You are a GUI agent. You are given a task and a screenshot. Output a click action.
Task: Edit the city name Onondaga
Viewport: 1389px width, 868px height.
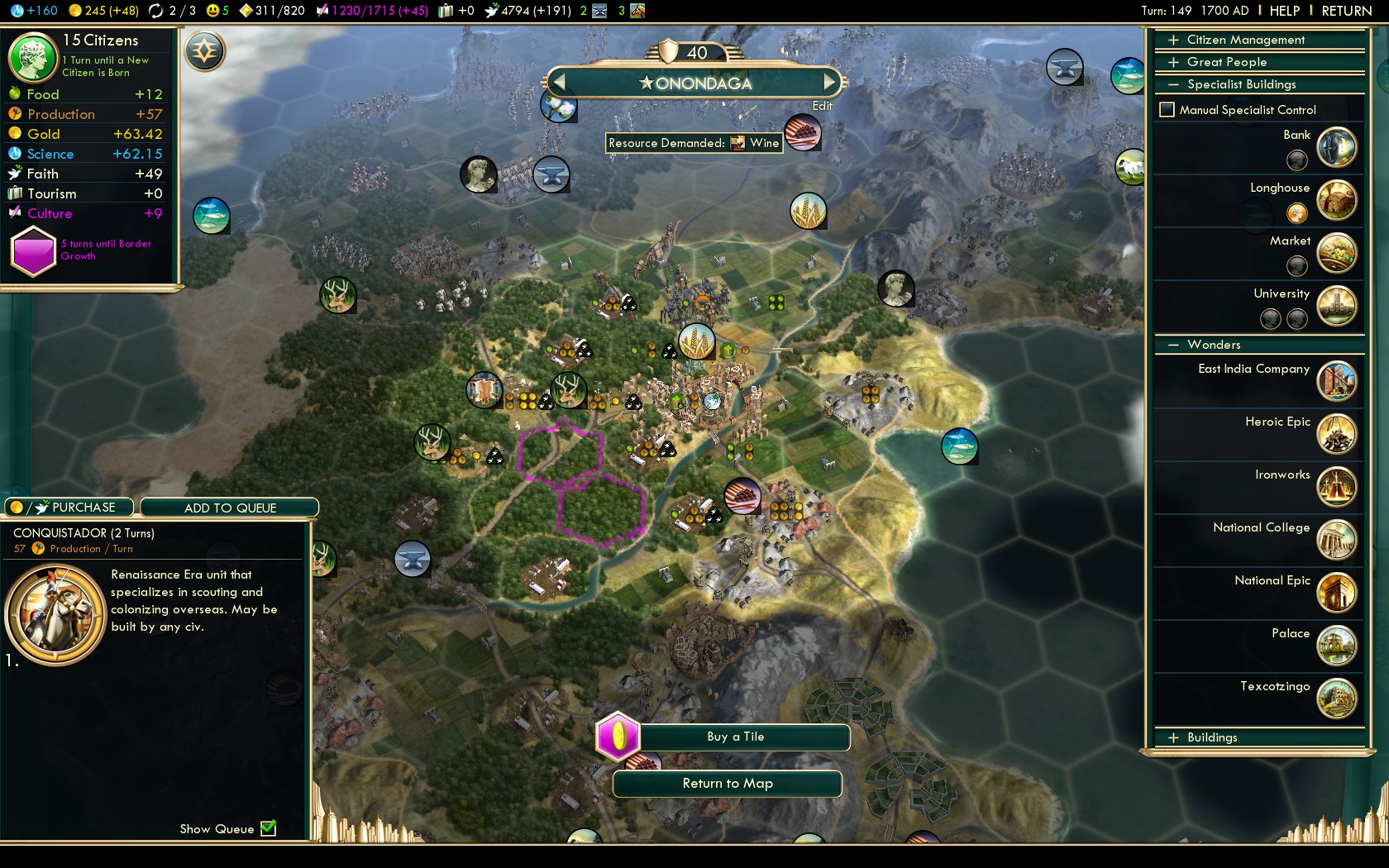click(822, 106)
